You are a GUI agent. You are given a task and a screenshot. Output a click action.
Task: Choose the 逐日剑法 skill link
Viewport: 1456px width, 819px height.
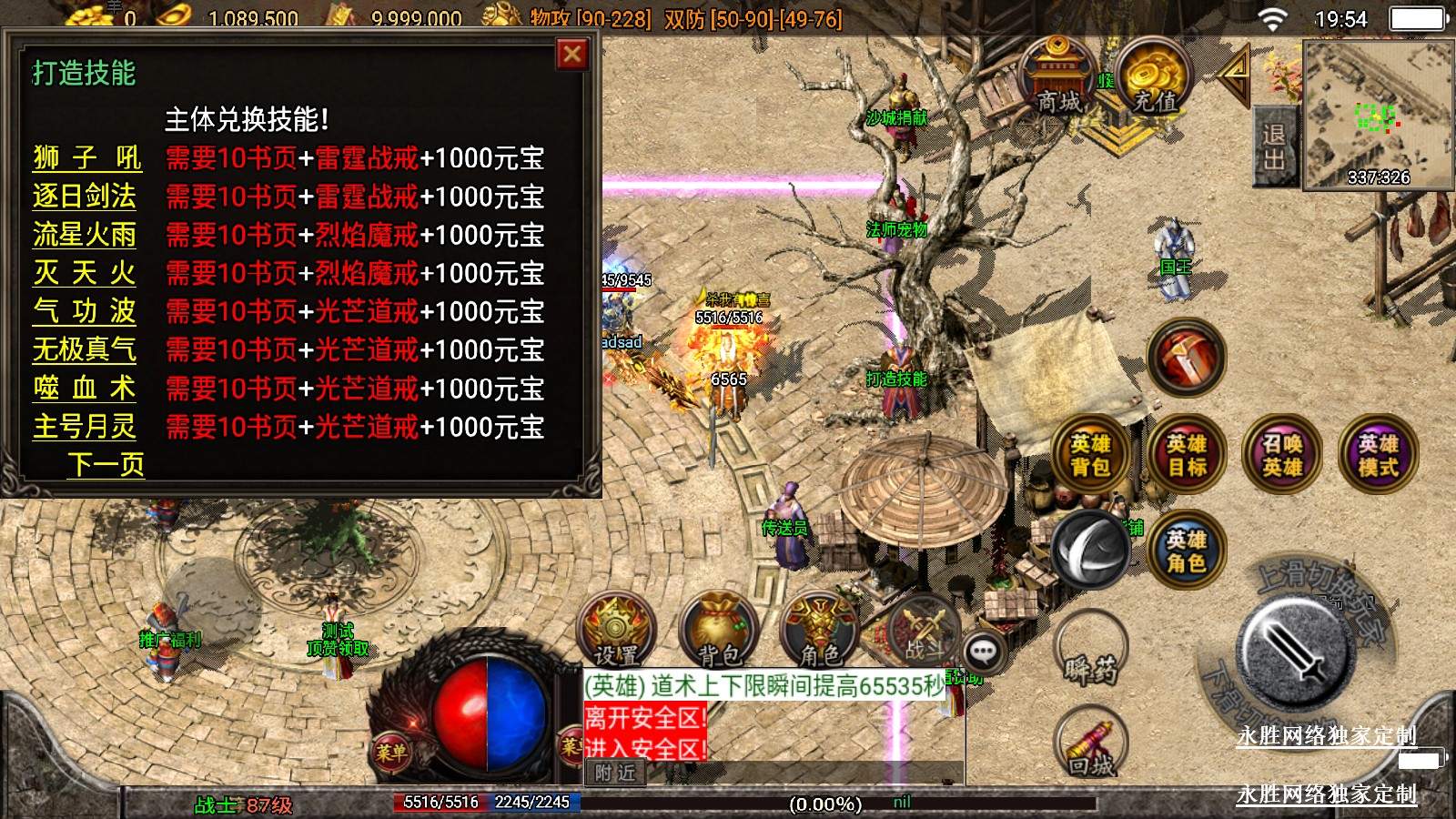(85, 197)
